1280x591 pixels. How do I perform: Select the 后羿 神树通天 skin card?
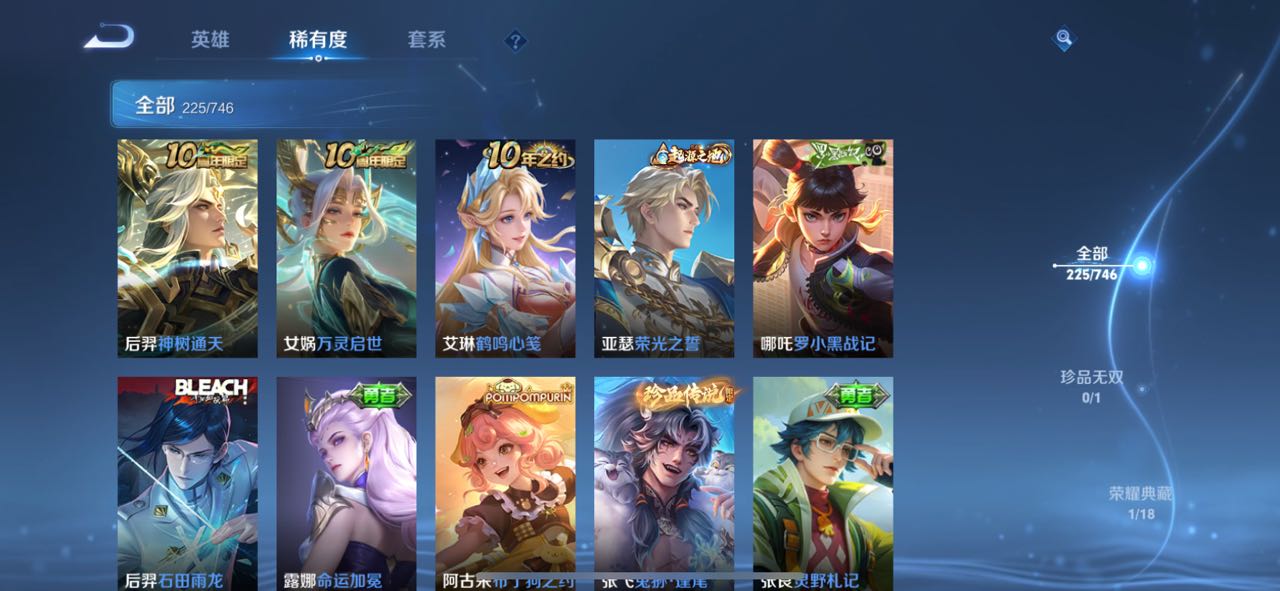187,248
